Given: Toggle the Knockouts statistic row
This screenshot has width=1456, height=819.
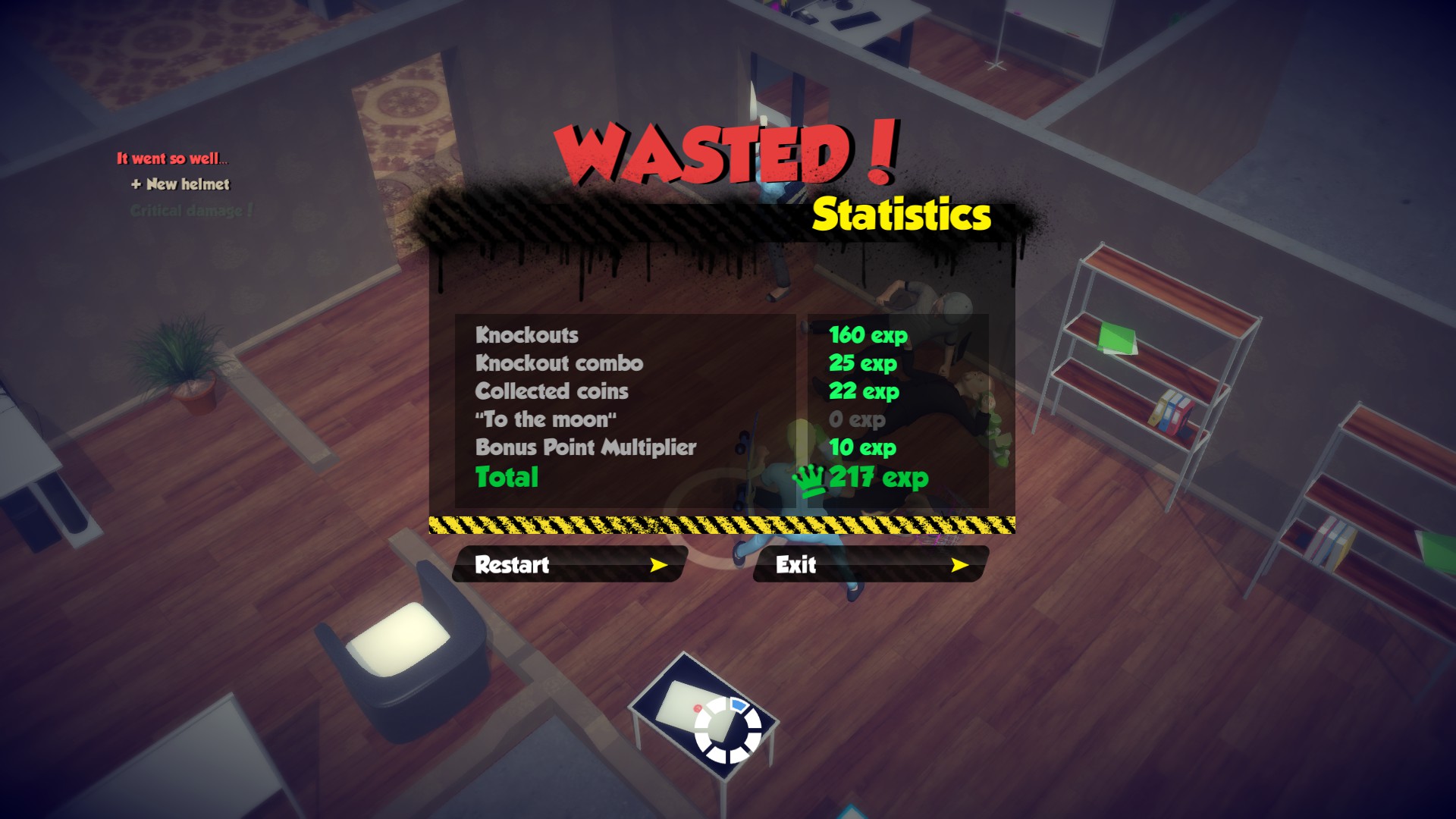Looking at the screenshot, I should coord(526,334).
